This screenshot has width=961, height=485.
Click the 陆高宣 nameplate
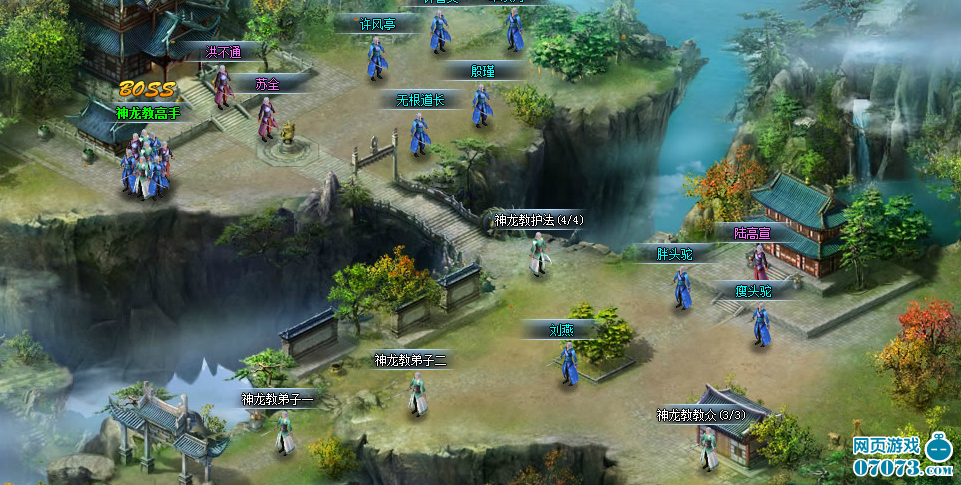click(751, 233)
